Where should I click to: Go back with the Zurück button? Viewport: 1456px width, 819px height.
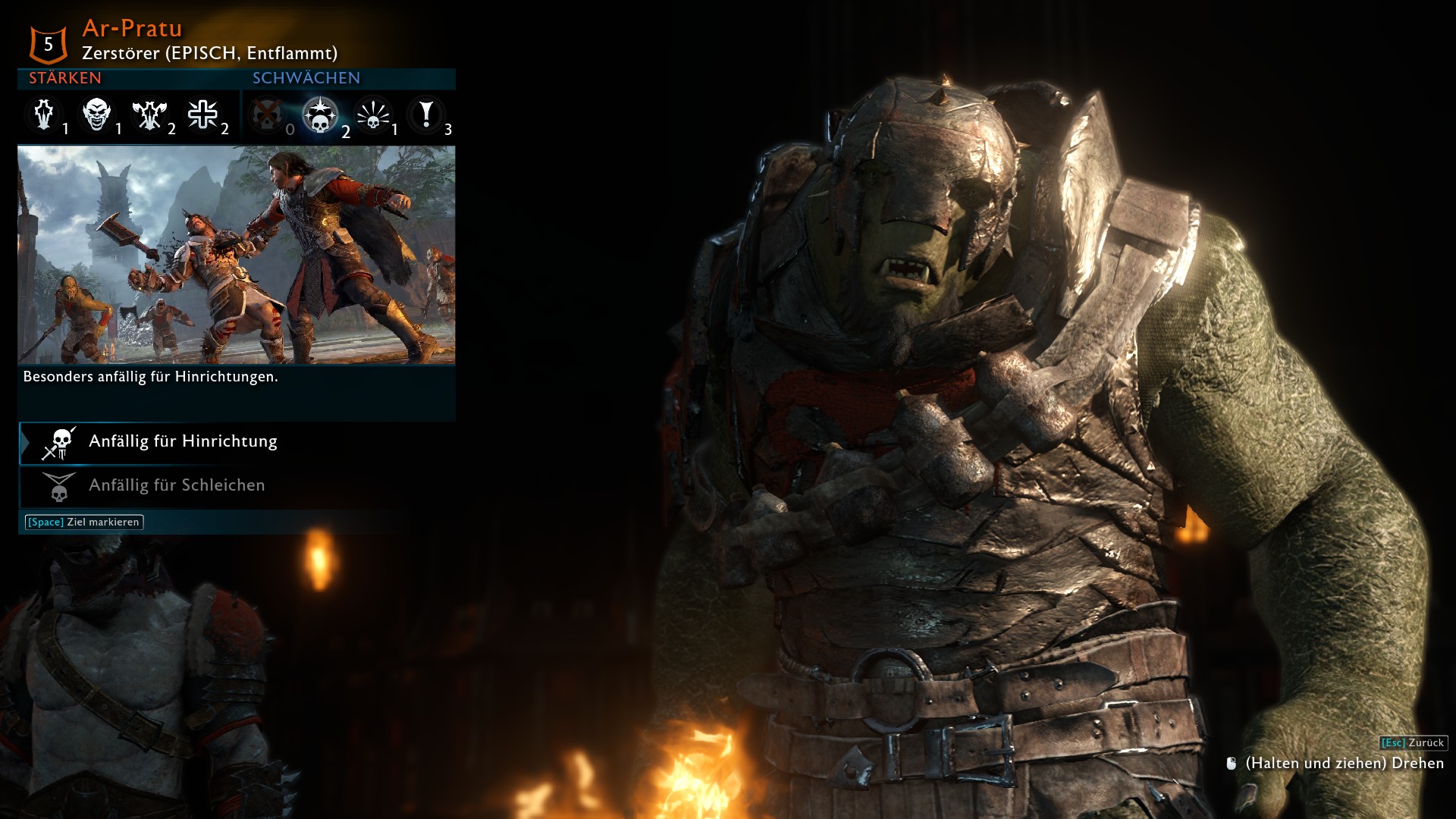1413,743
